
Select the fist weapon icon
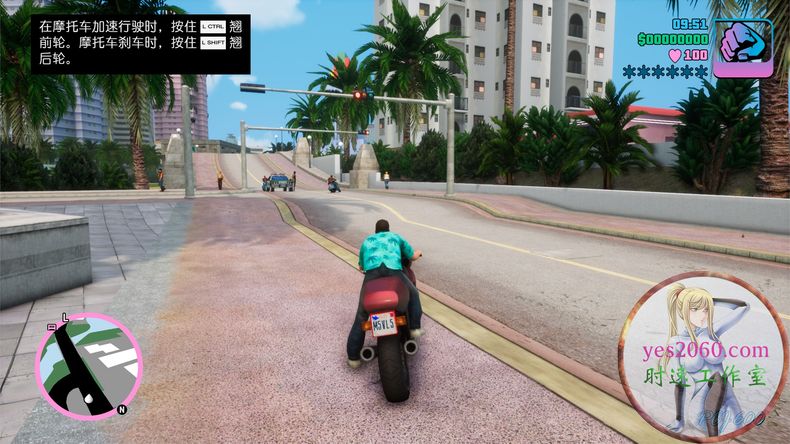coord(742,44)
